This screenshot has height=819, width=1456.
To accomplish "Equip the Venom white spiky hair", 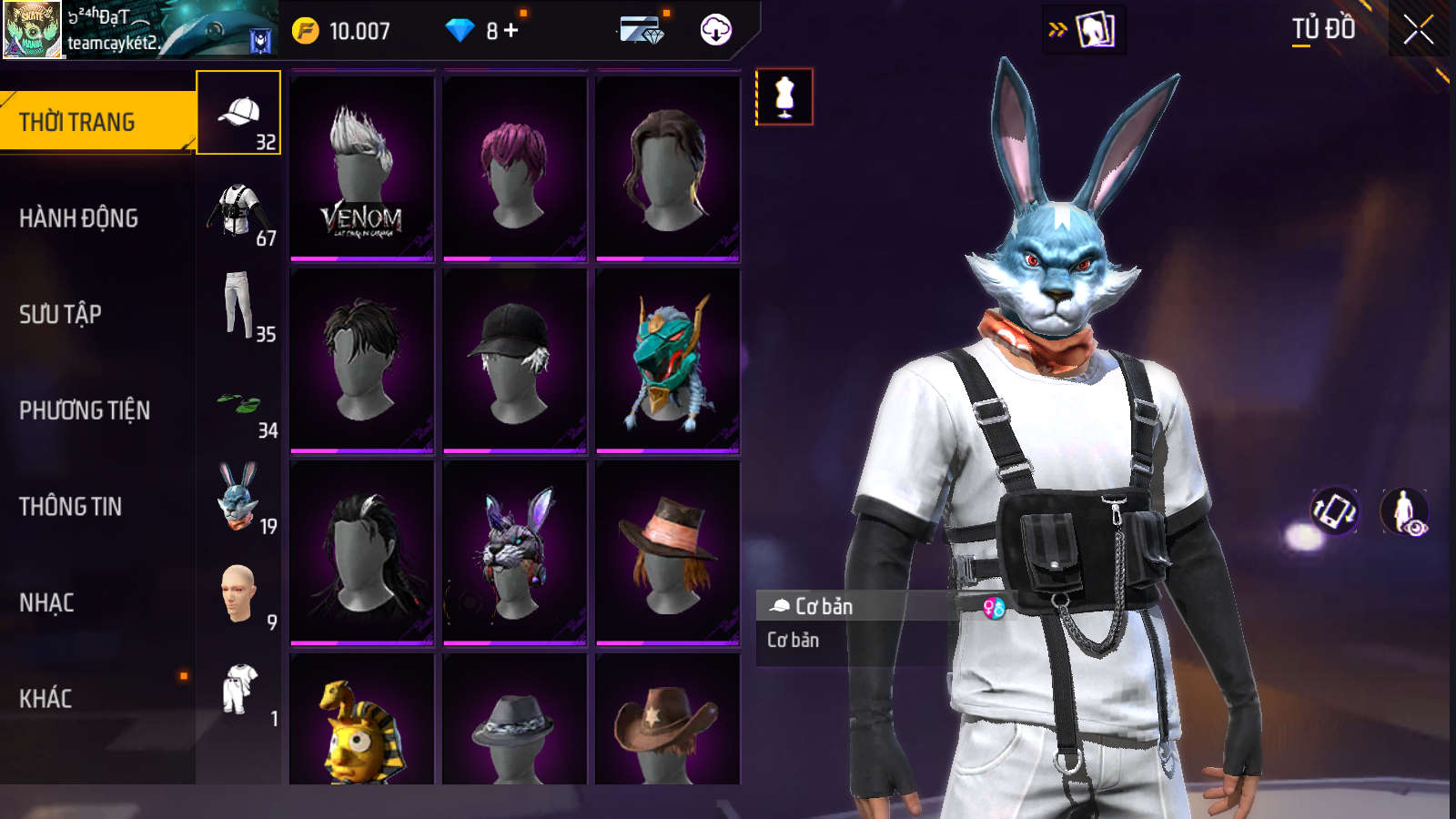I will pyautogui.click(x=362, y=168).
